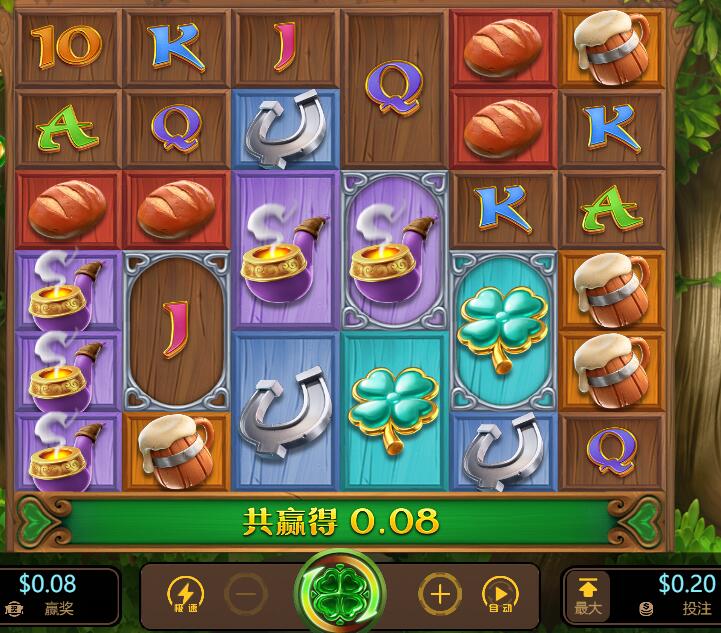The image size is (721, 633).
Task: Spin the reels with the green clover button
Action: pyautogui.click(x=340, y=592)
